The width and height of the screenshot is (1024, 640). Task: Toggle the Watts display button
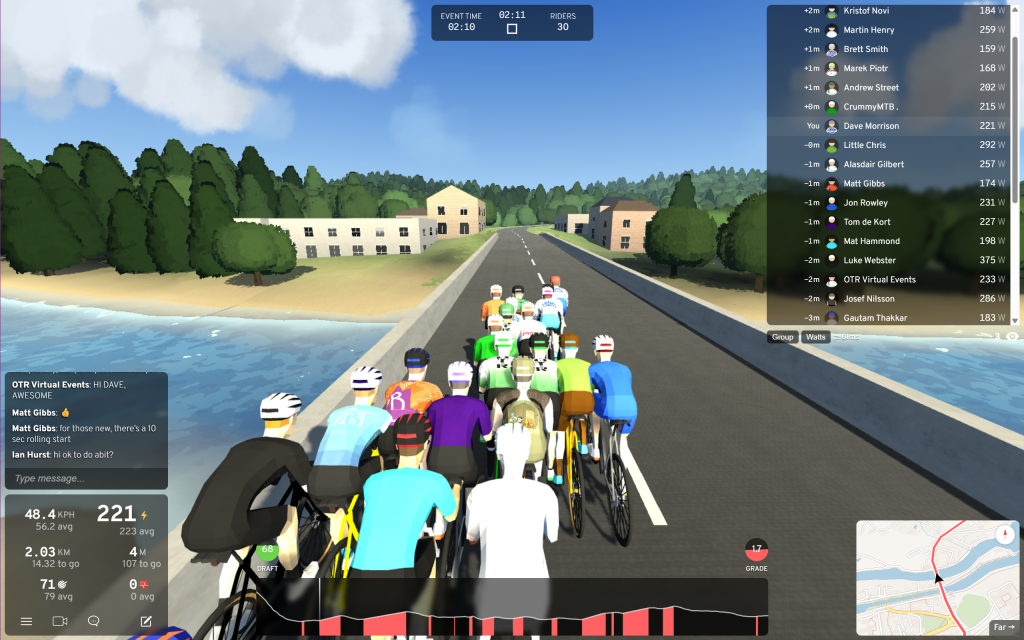tap(816, 337)
